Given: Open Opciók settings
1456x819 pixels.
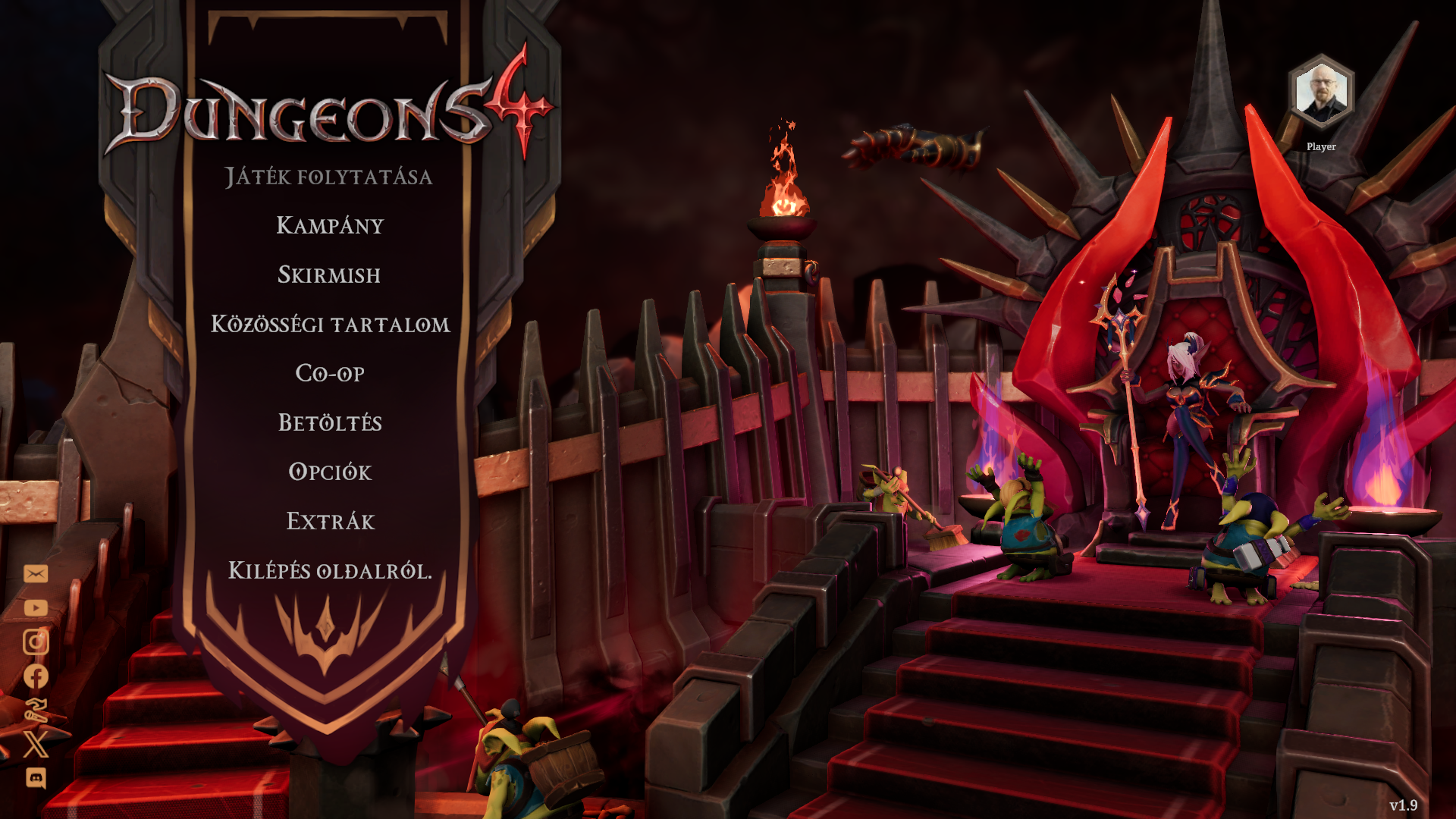Looking at the screenshot, I should point(330,472).
